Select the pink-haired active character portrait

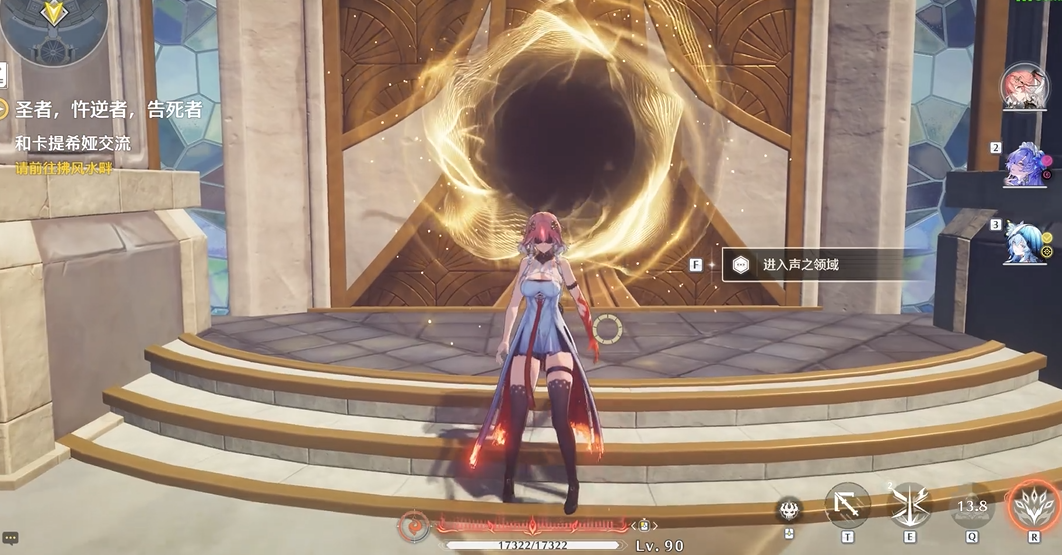(x=1024, y=88)
